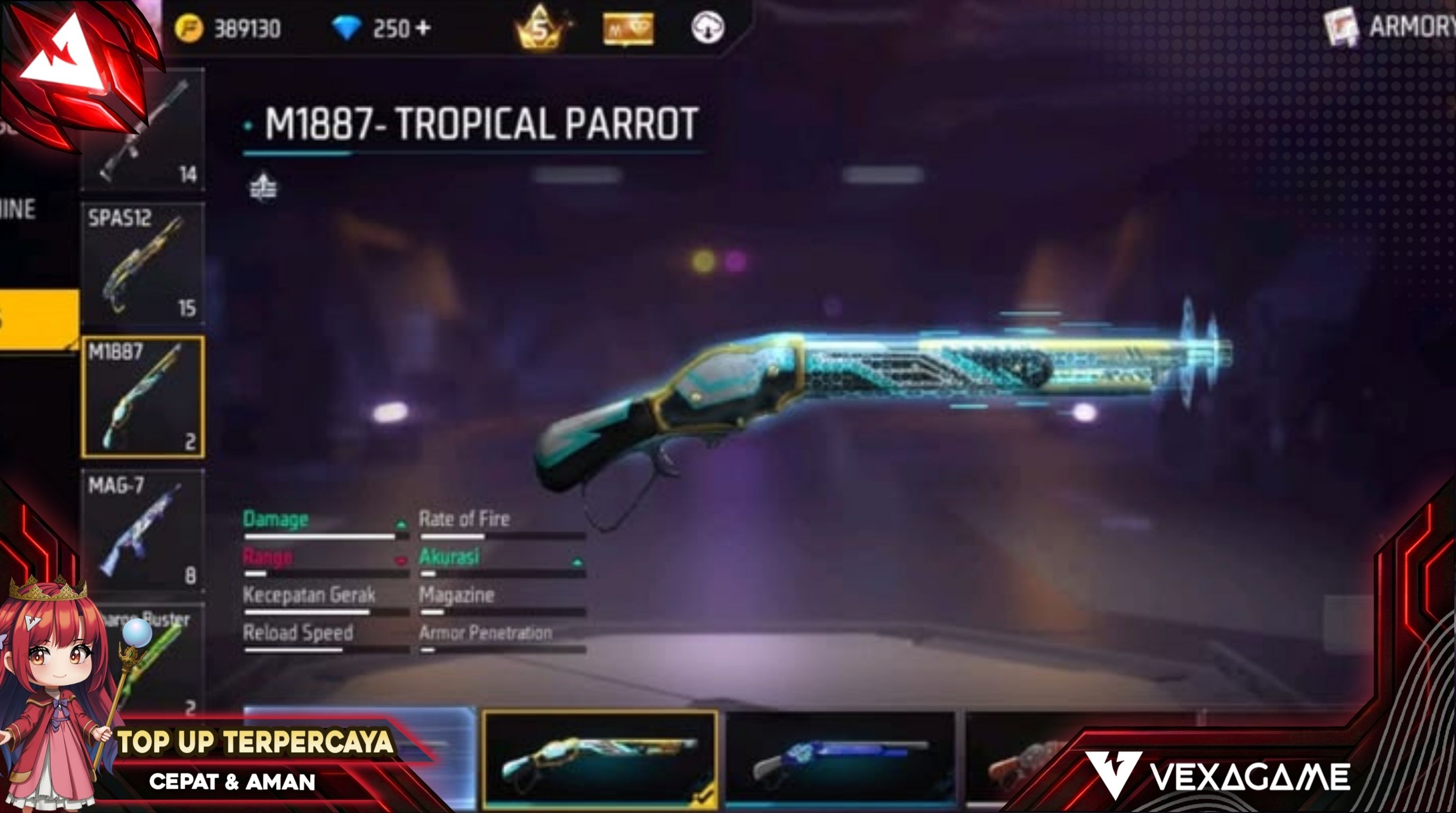
Task: Click the VEXAGAME overlay logo
Action: coord(1218,776)
